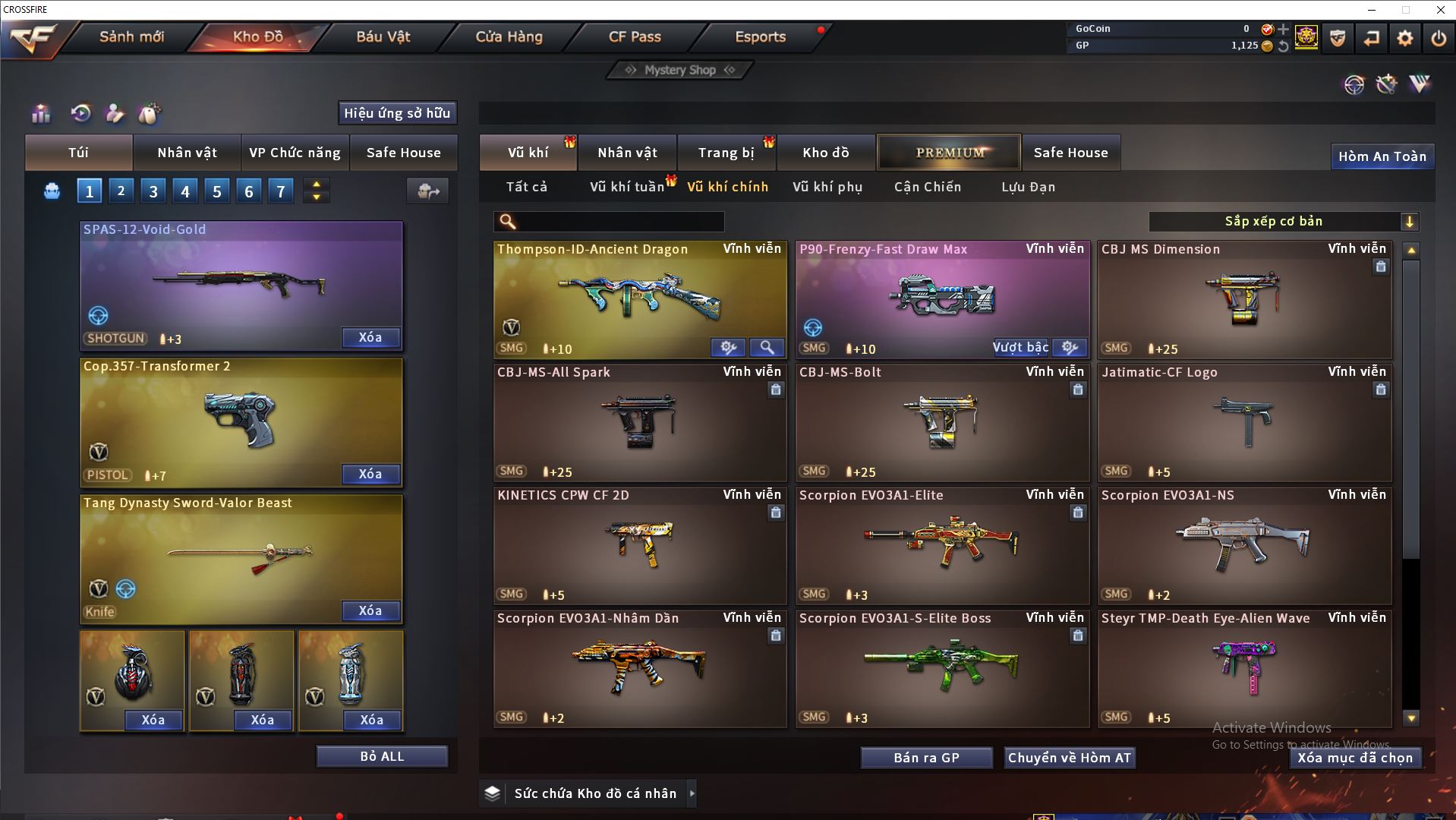Image resolution: width=1456 pixels, height=820 pixels.
Task: Sell items with Bán ra GP
Action: click(926, 758)
